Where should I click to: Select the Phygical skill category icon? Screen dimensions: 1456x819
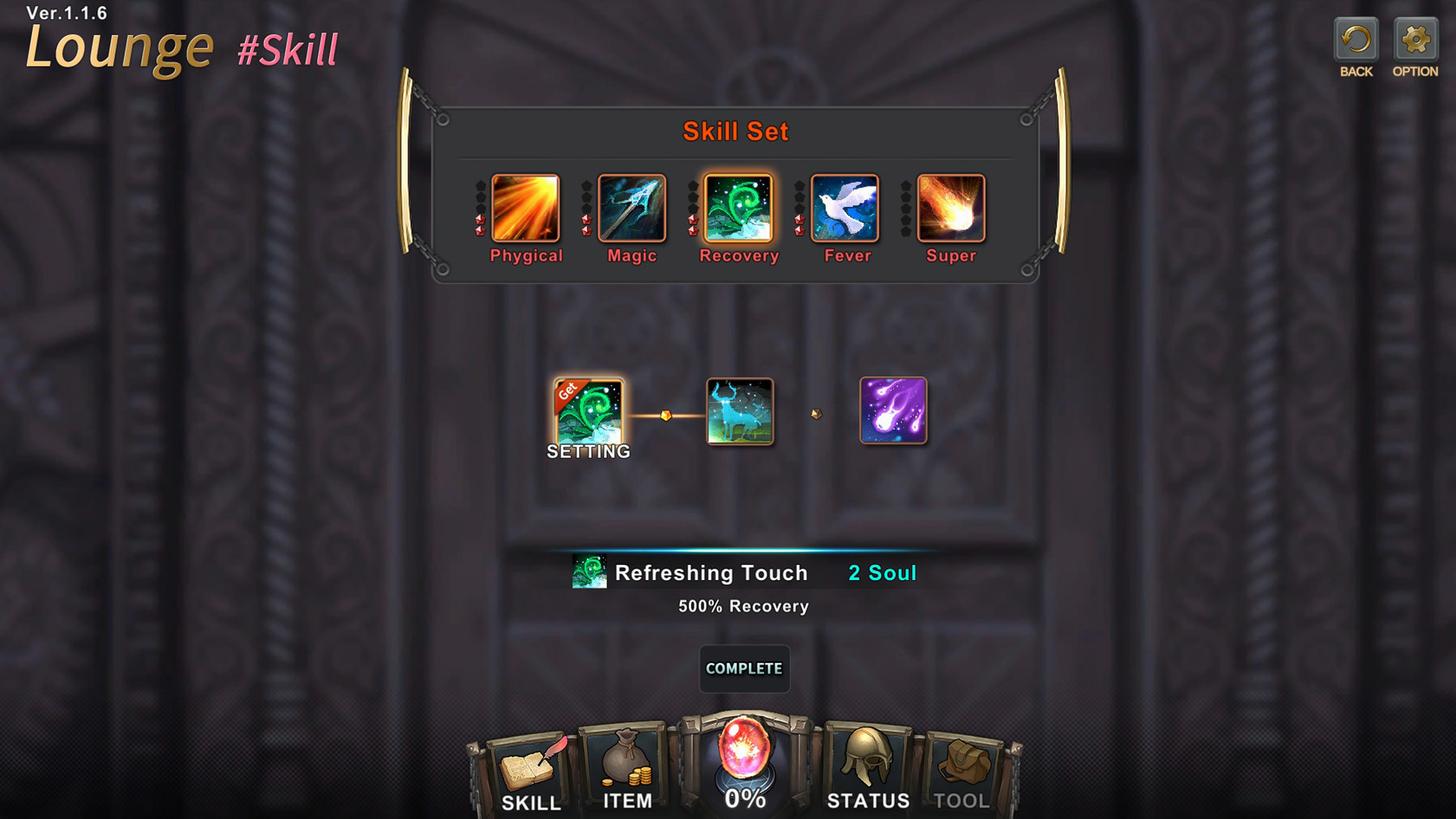[526, 206]
